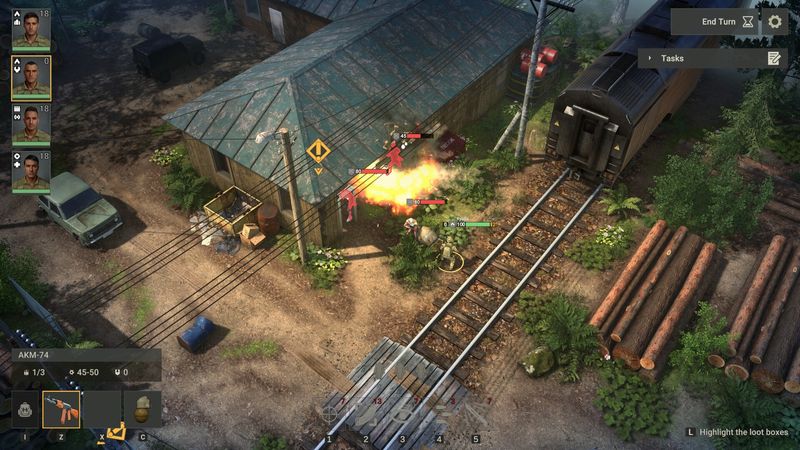The image size is (800, 450).
Task: Pick the third squad member portrait
Action: (31, 125)
